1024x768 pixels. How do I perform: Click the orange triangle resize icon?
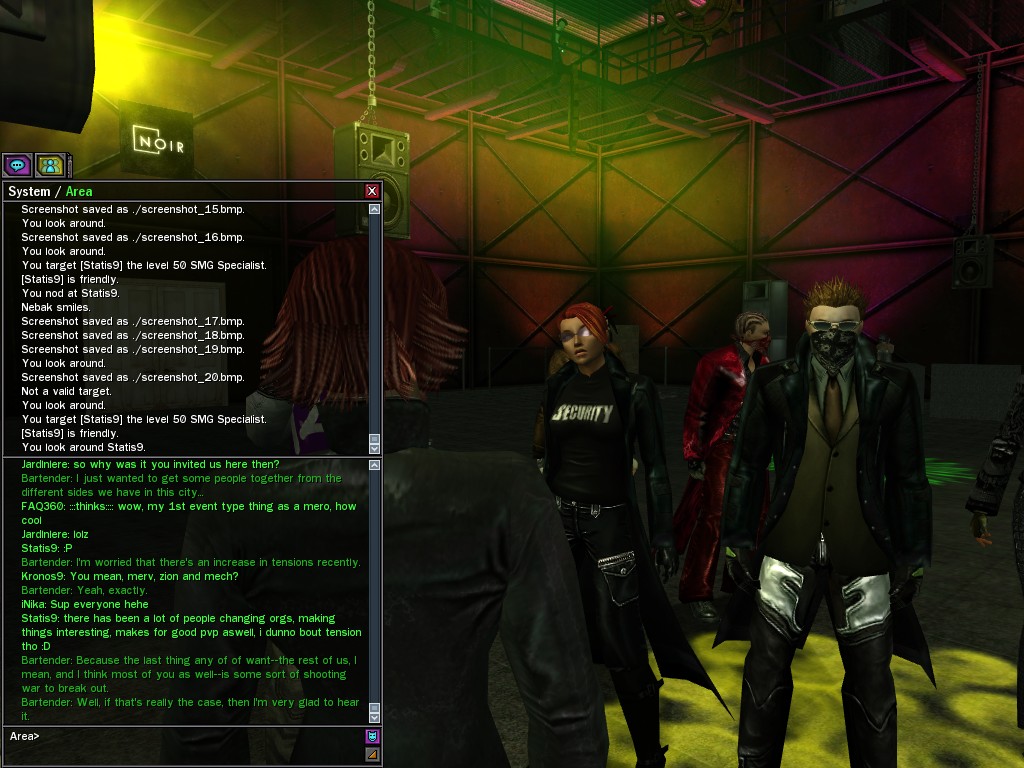click(x=373, y=754)
